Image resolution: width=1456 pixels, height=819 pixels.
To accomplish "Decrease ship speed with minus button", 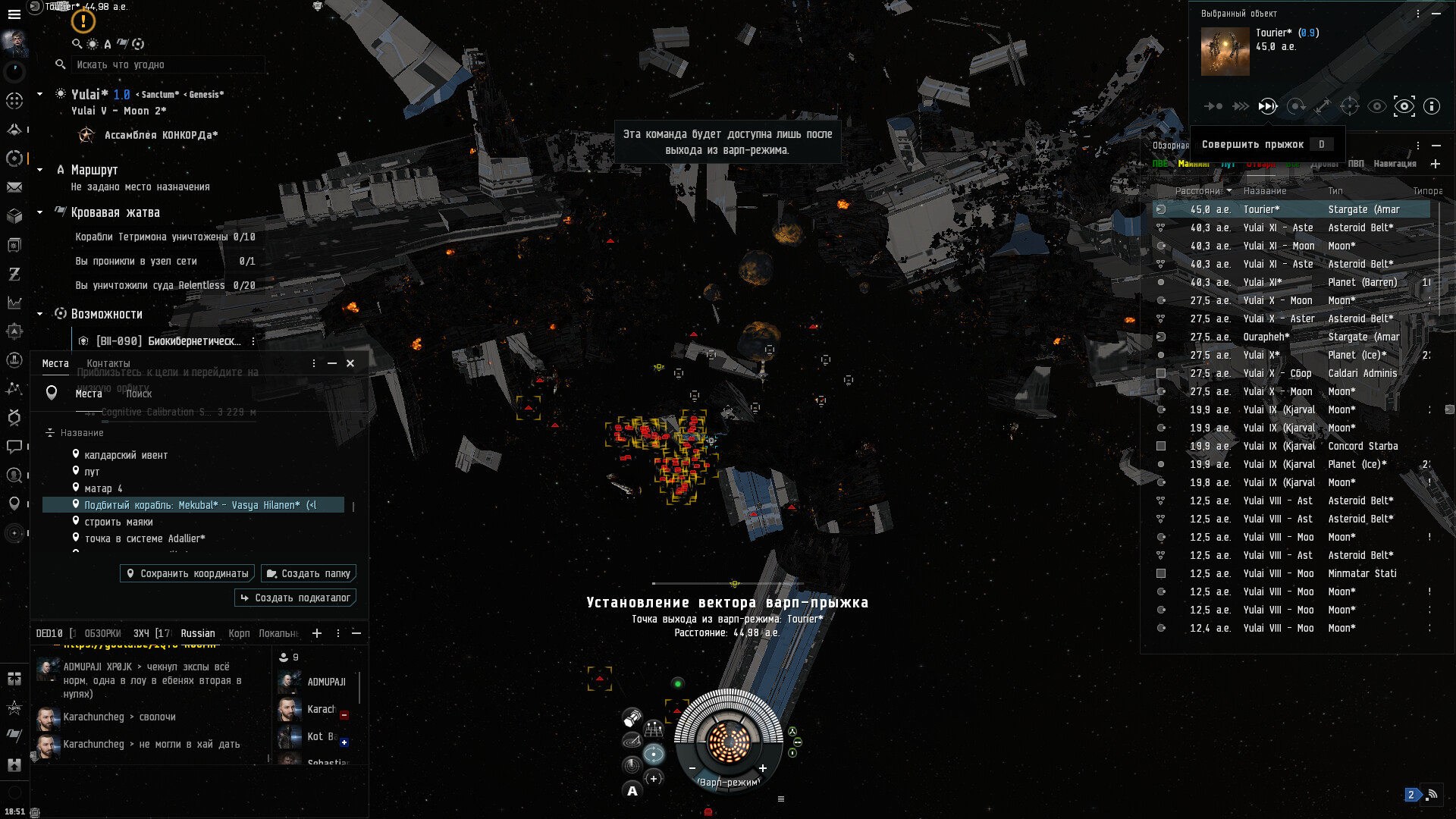I will tap(692, 768).
